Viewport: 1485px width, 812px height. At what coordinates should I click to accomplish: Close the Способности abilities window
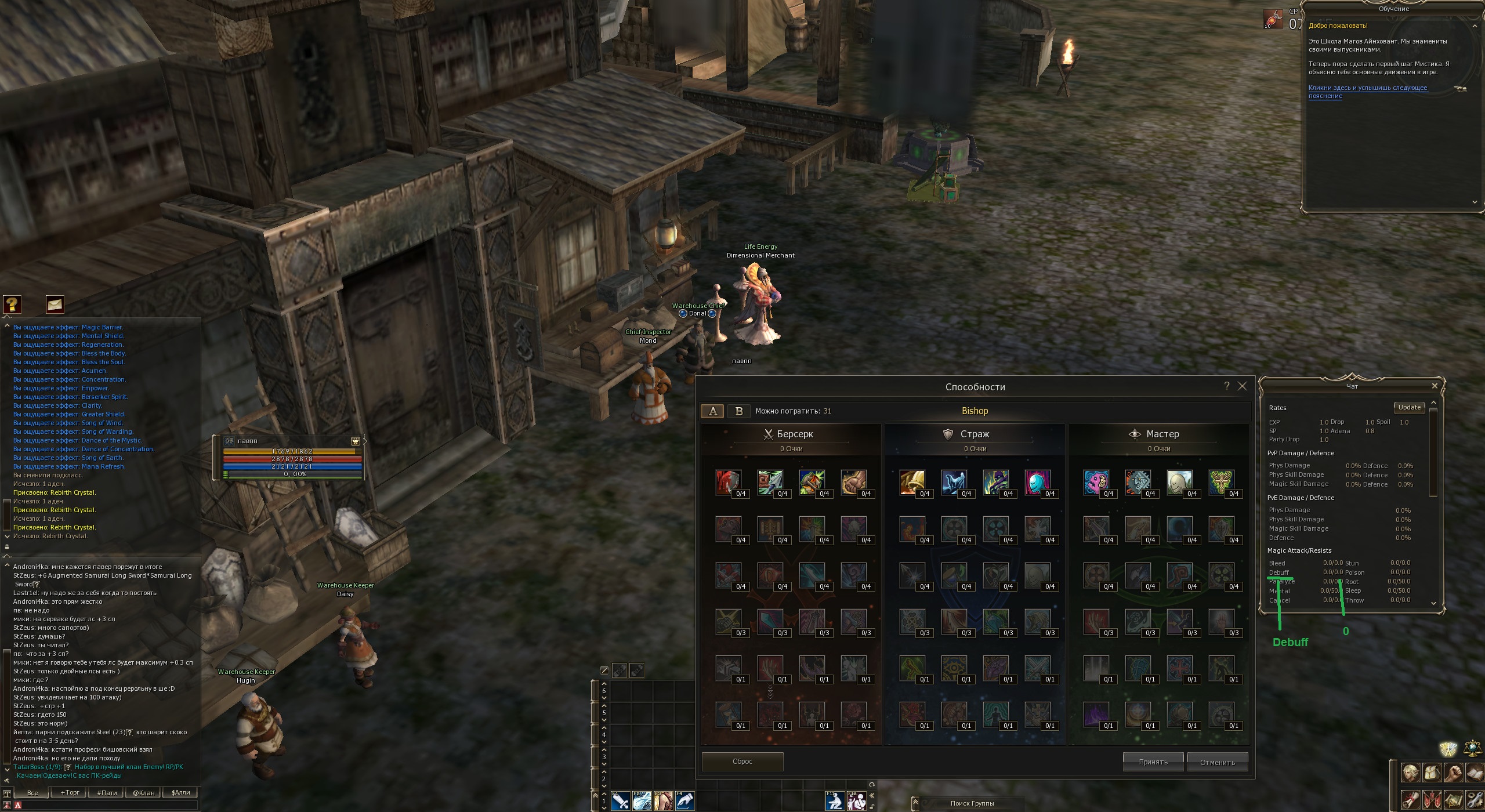point(1242,386)
